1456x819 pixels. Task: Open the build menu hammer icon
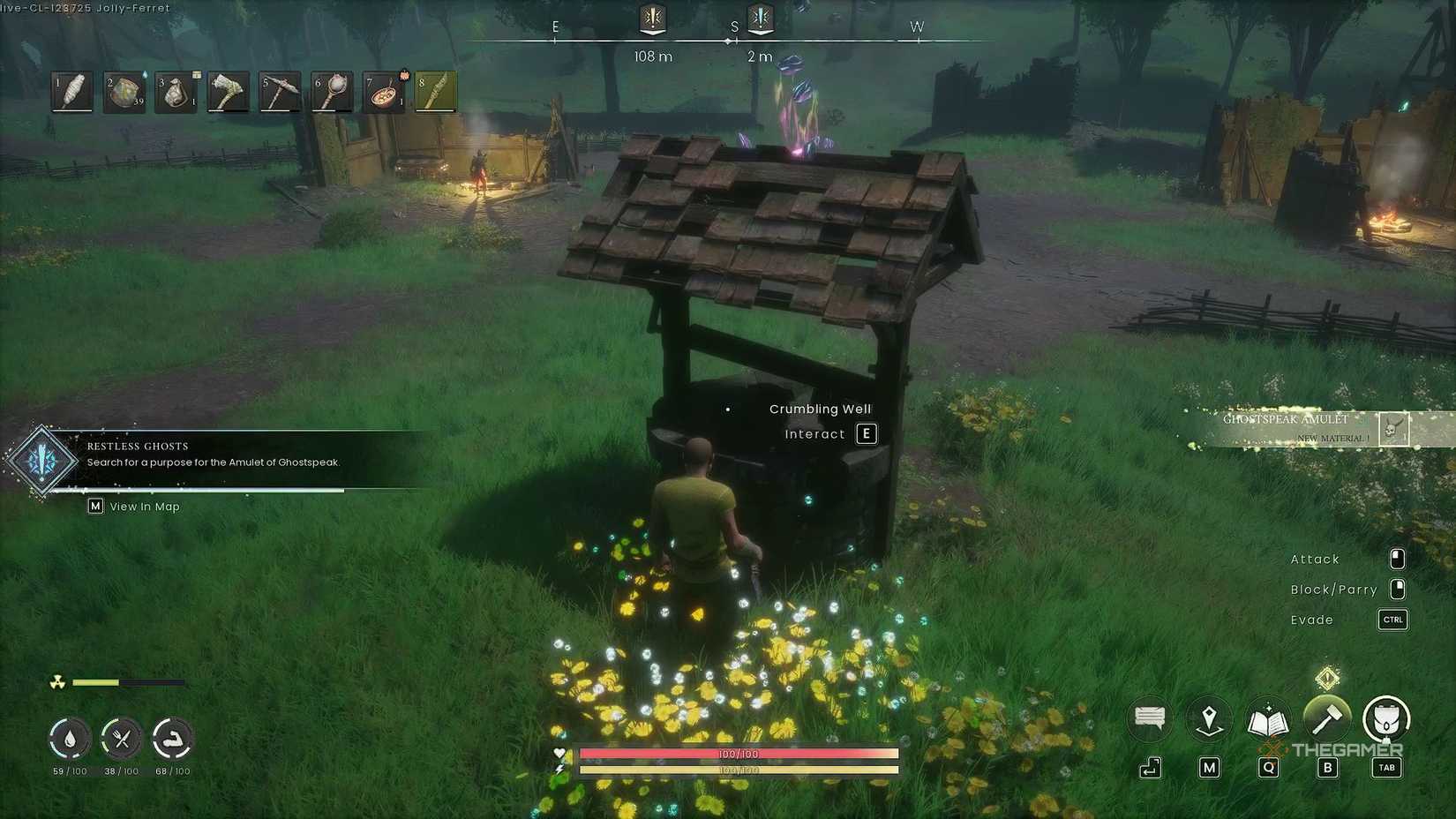coord(1327,718)
